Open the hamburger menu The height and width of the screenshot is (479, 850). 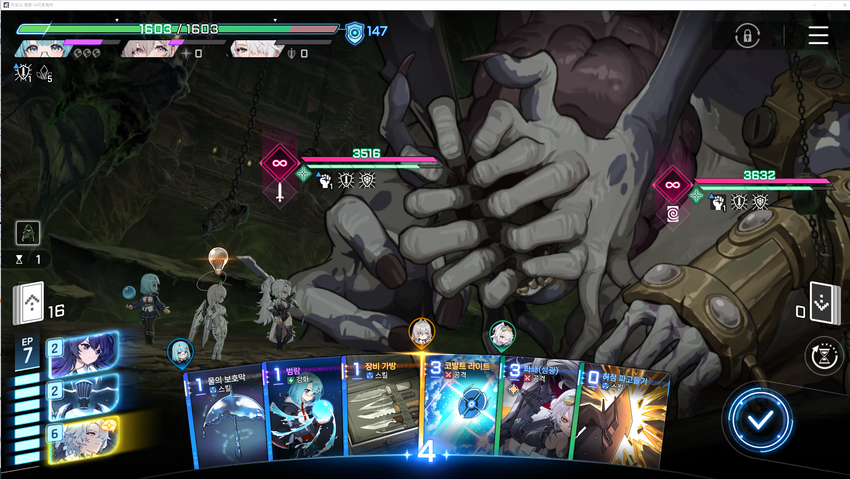[x=818, y=36]
